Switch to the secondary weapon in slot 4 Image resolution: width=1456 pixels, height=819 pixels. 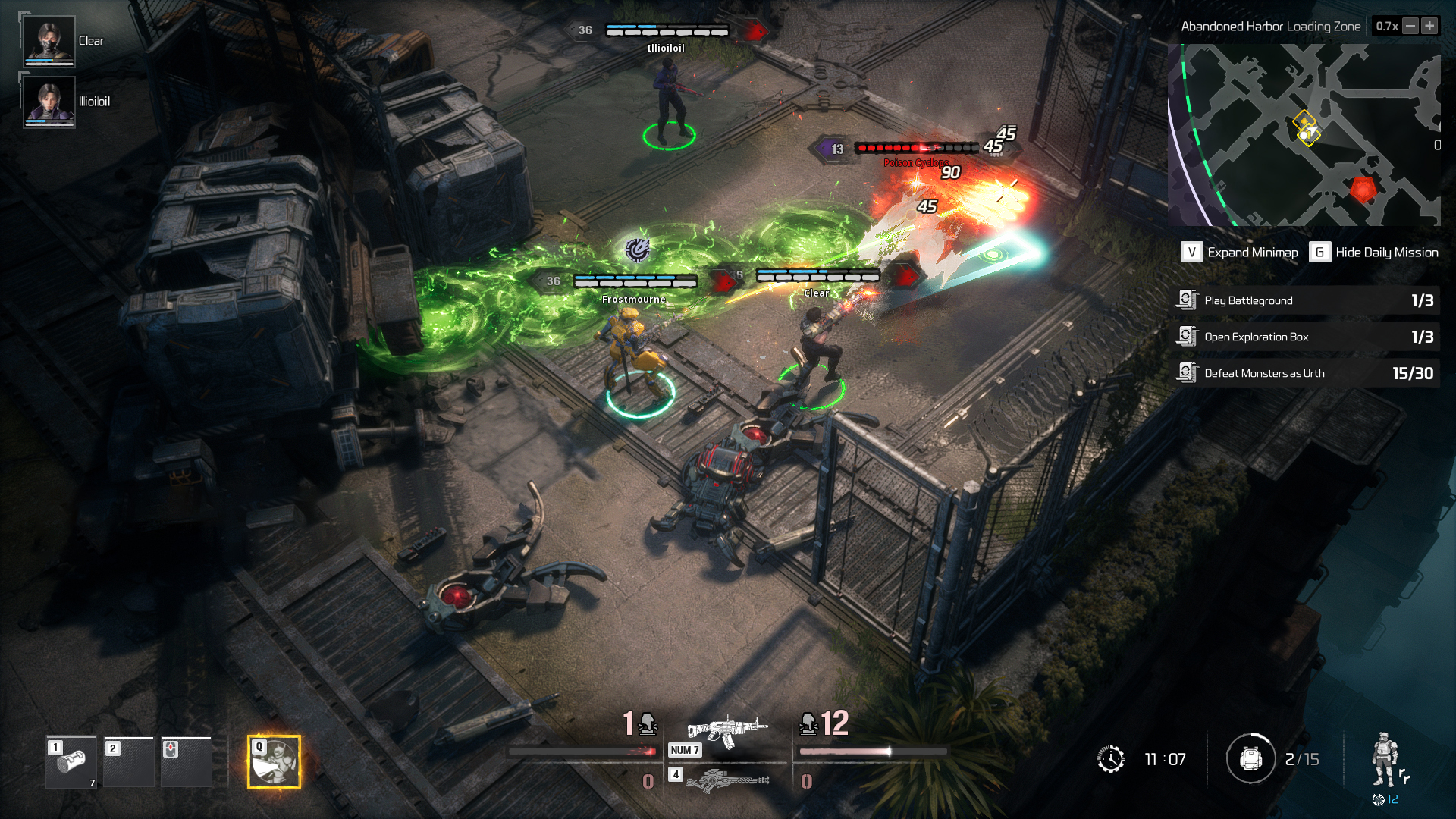tap(726, 780)
